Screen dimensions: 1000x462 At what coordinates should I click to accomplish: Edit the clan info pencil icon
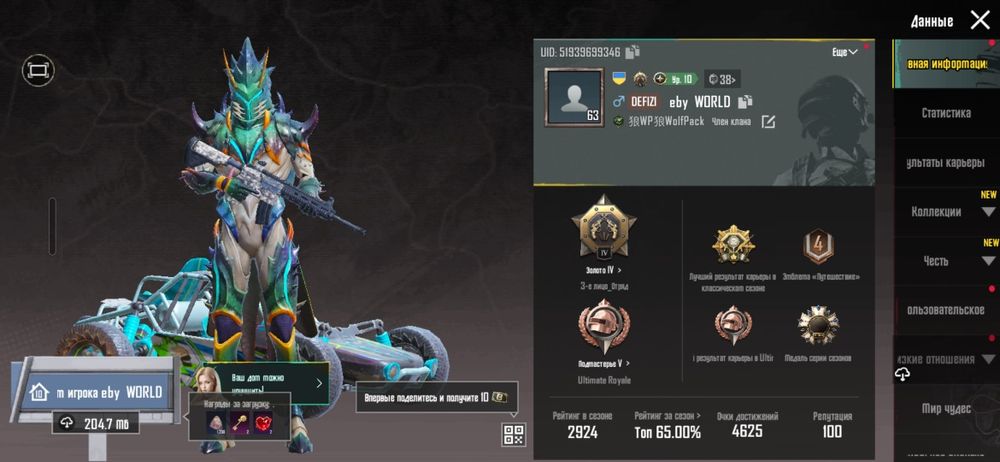768,122
